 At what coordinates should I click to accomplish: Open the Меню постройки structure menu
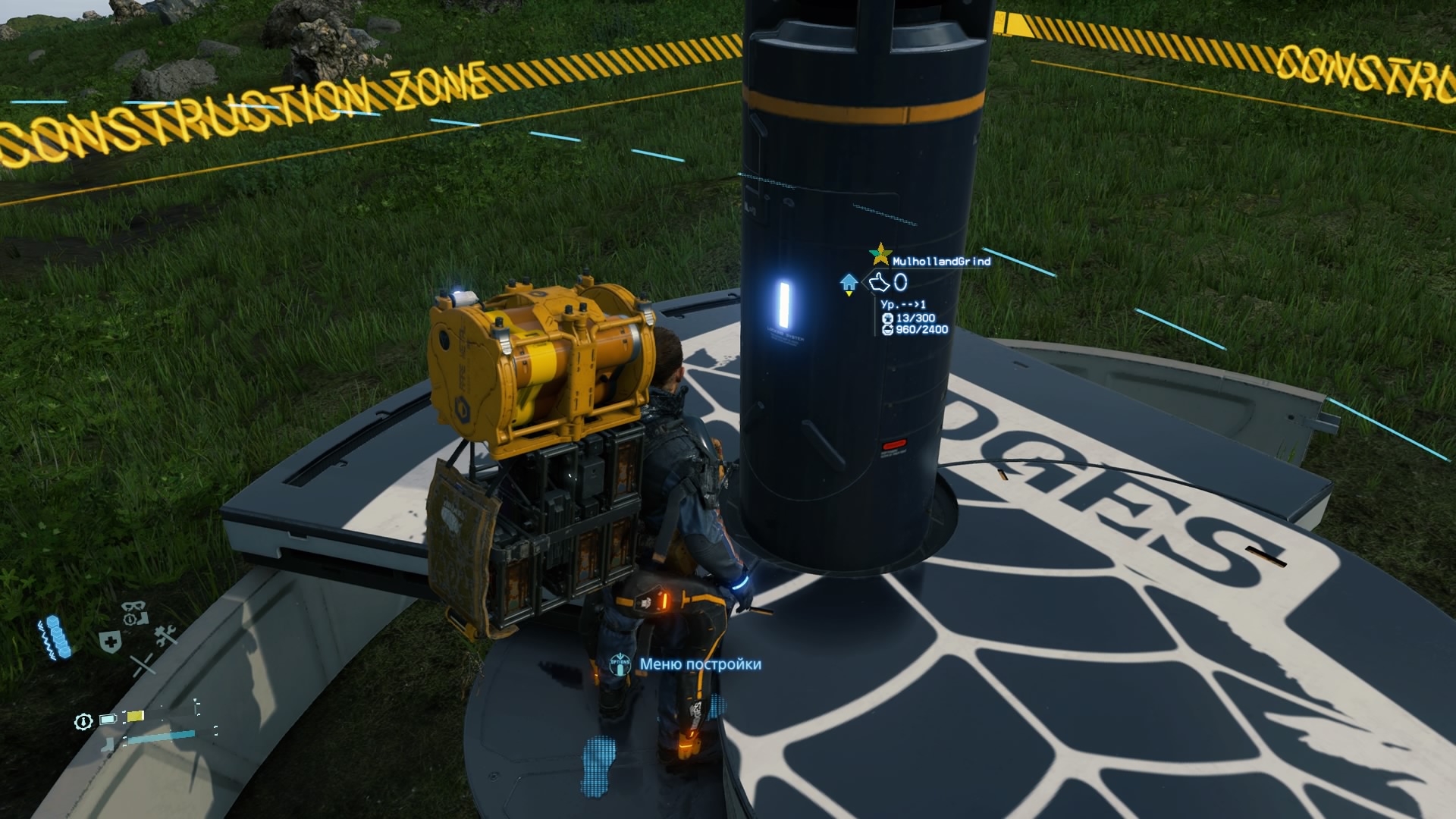(x=699, y=664)
